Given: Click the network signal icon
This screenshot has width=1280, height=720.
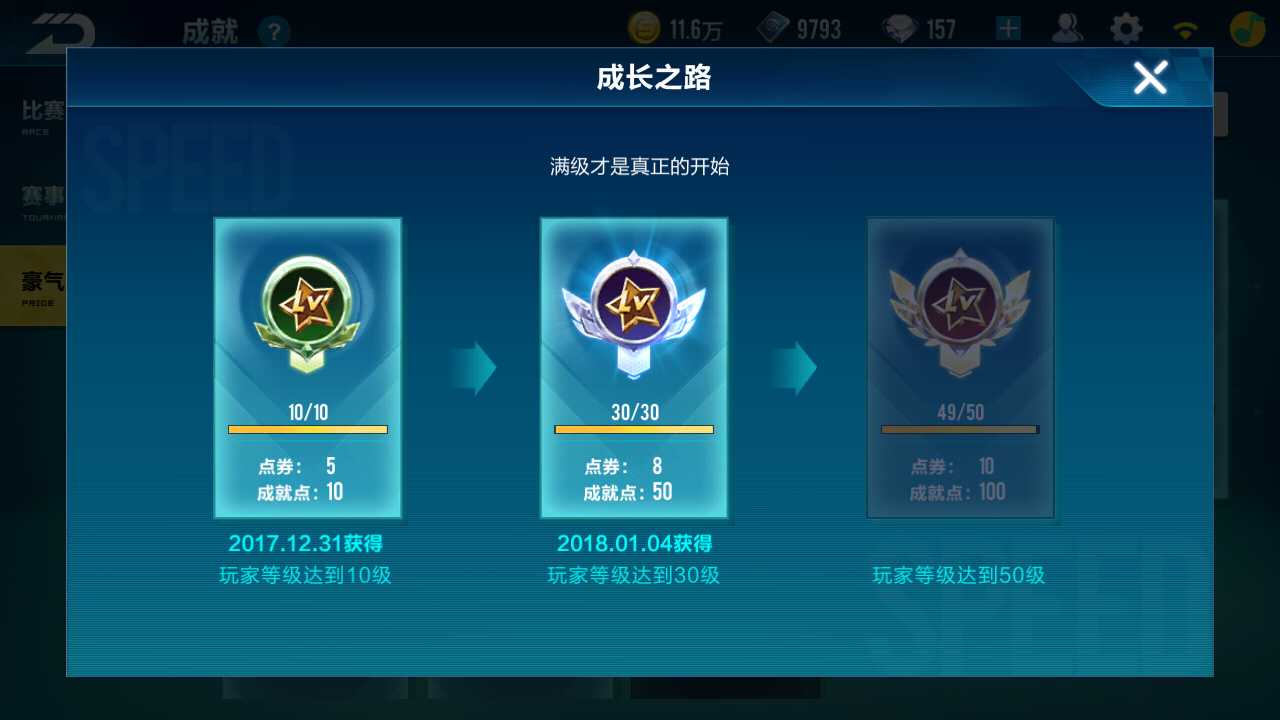Looking at the screenshot, I should click(x=1185, y=28).
